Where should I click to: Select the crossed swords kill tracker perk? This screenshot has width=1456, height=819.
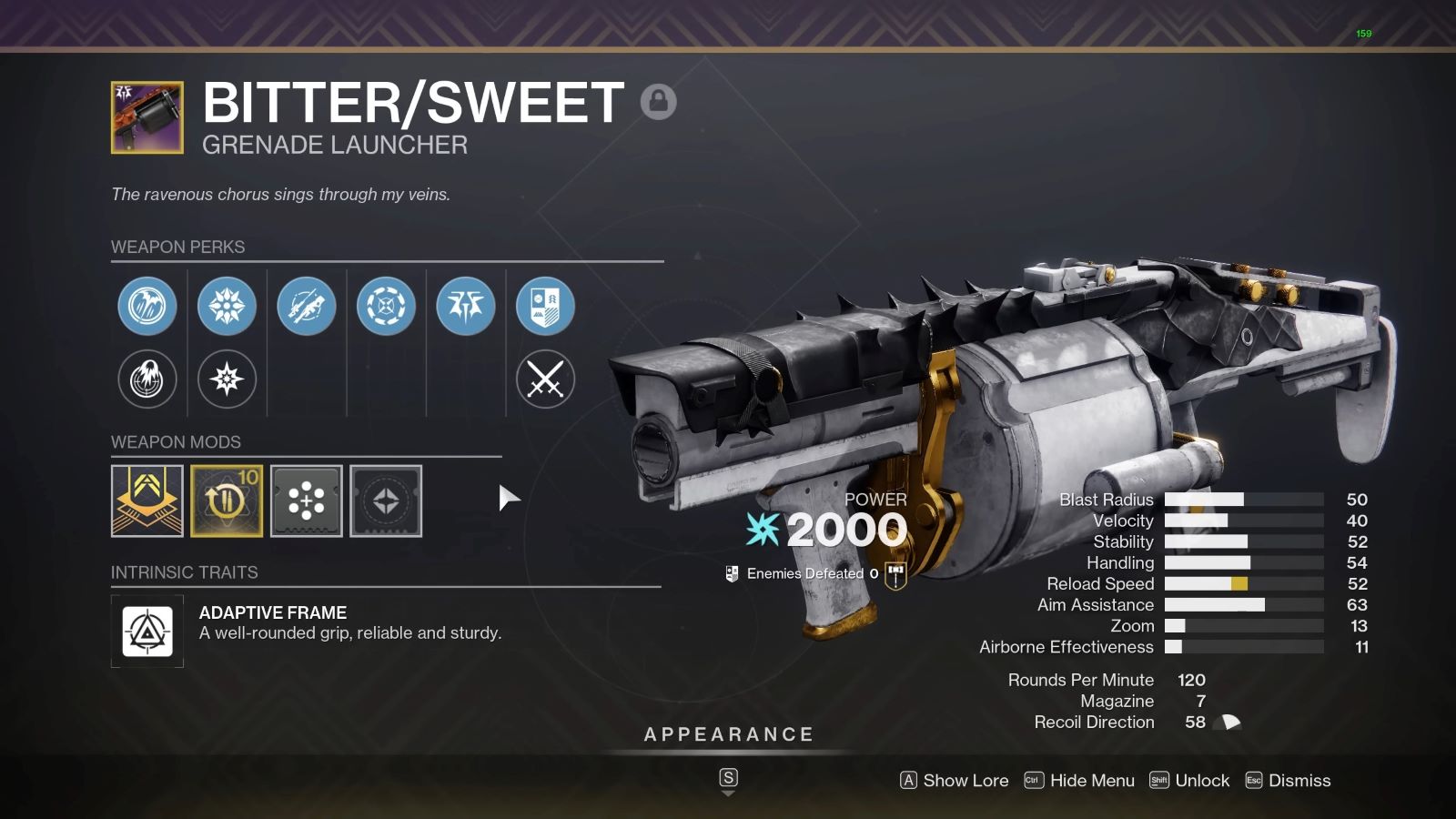[x=544, y=380]
